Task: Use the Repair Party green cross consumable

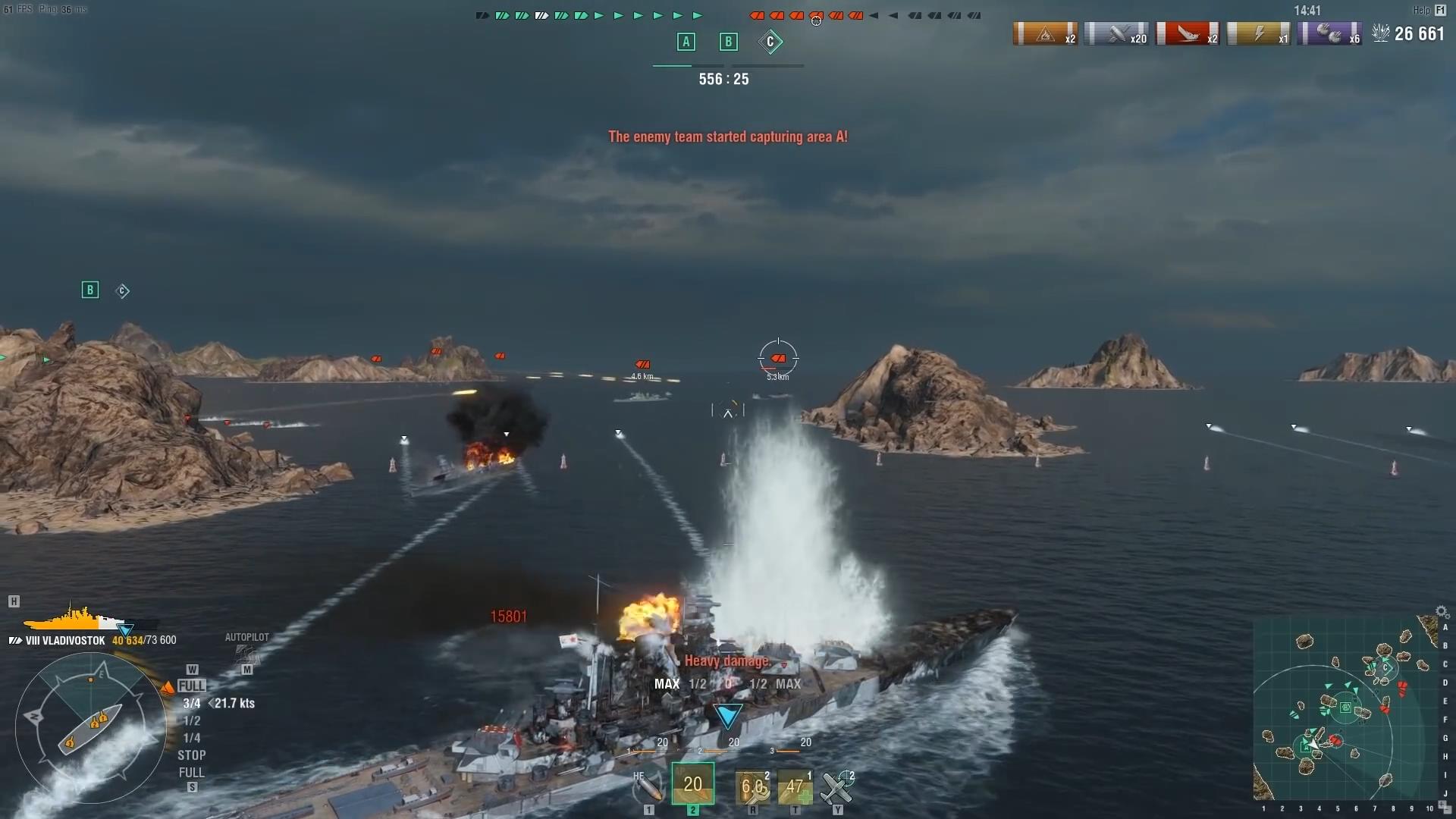Action: tap(795, 788)
